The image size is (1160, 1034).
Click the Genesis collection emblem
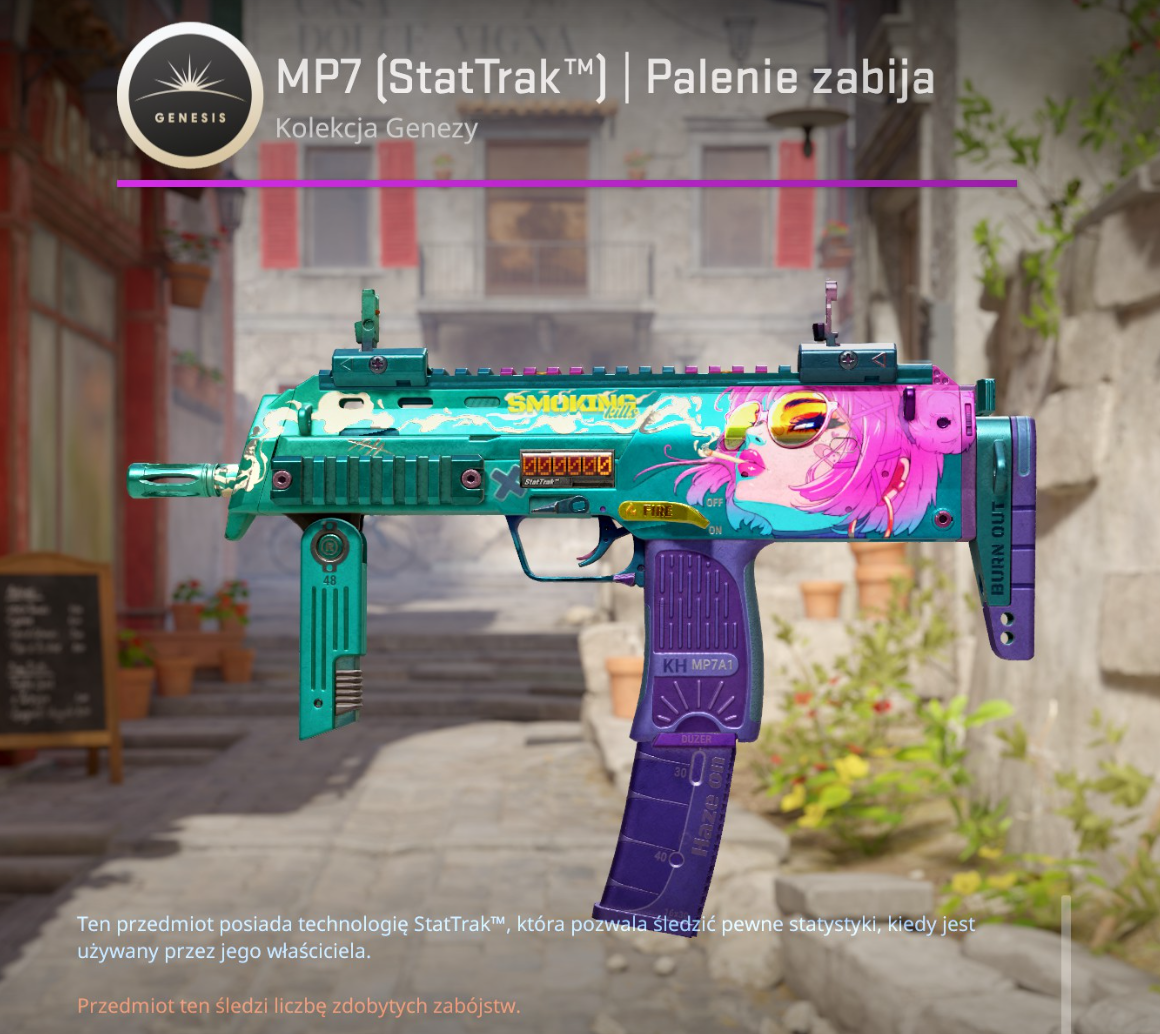tap(189, 95)
